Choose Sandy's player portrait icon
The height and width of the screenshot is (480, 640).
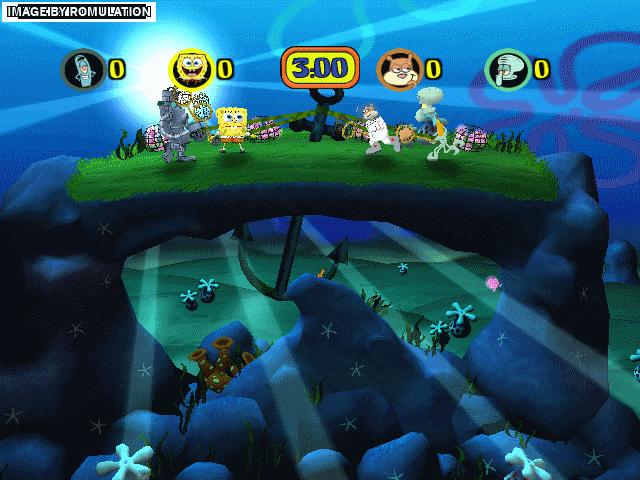(398, 69)
